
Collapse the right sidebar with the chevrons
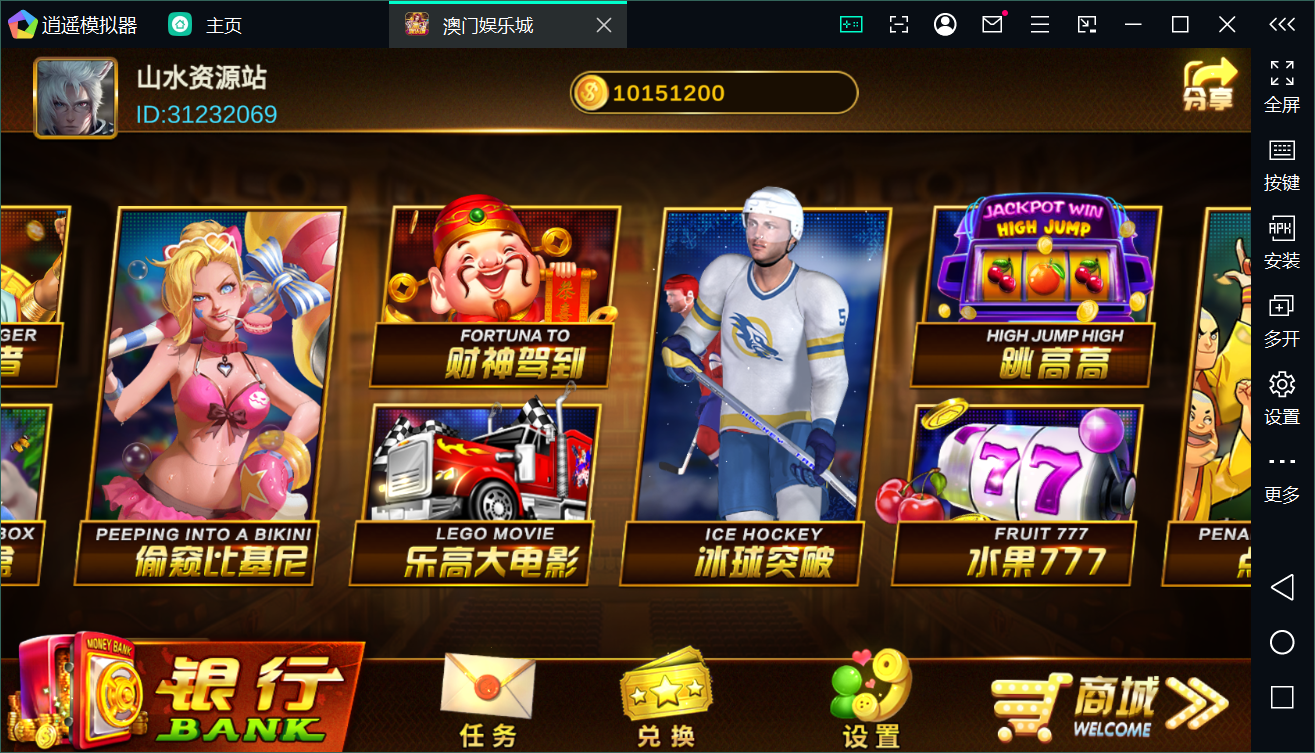click(1283, 23)
